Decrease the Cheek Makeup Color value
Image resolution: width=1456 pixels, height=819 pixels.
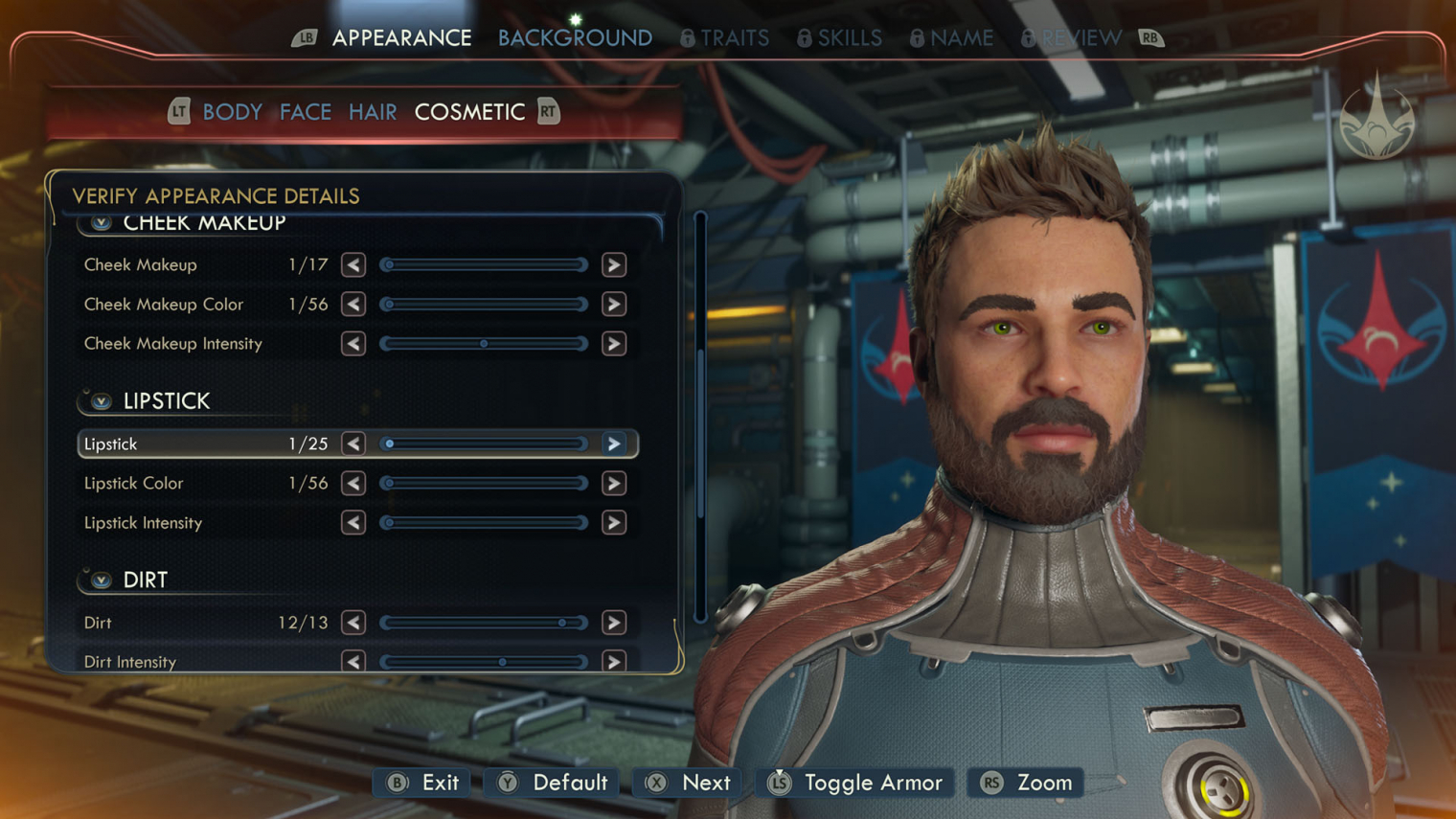353,305
